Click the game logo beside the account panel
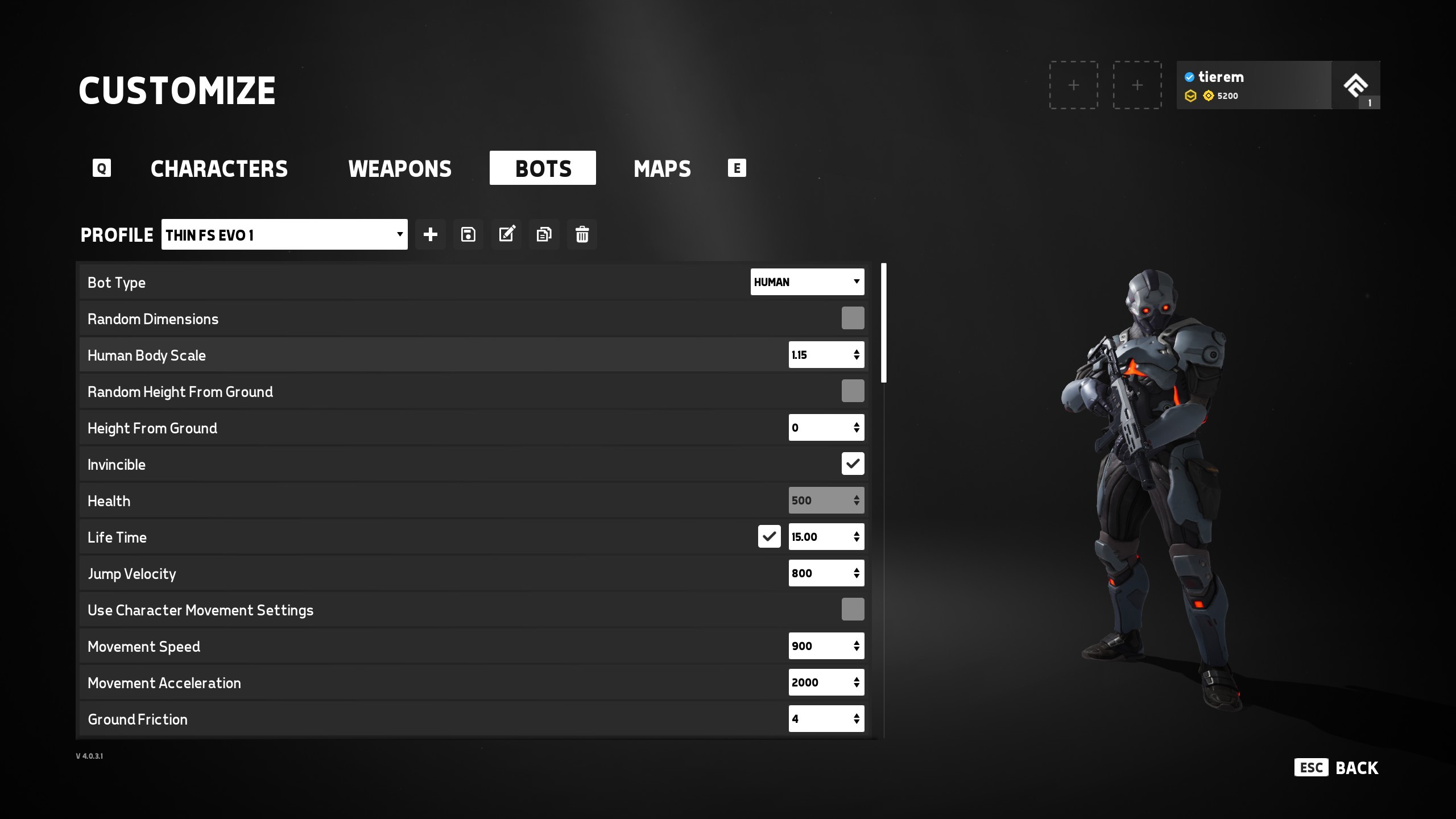1456x819 pixels. (1356, 85)
